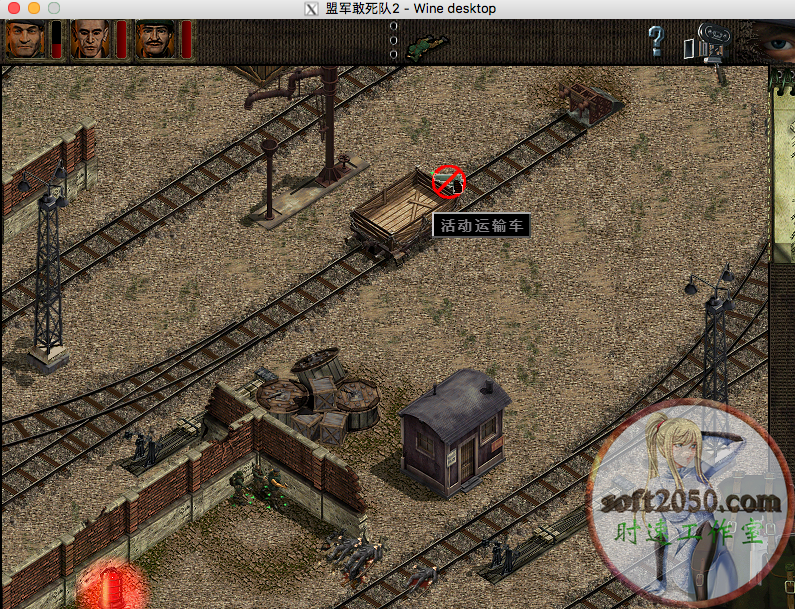The width and height of the screenshot is (795, 609).
Task: Click the crawling soldier icon on top bar
Action: pyautogui.click(x=429, y=46)
